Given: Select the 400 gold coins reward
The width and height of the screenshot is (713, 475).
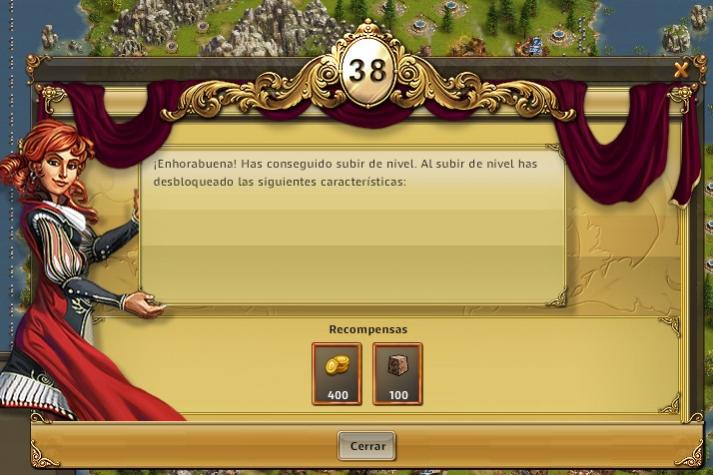Looking at the screenshot, I should [337, 373].
